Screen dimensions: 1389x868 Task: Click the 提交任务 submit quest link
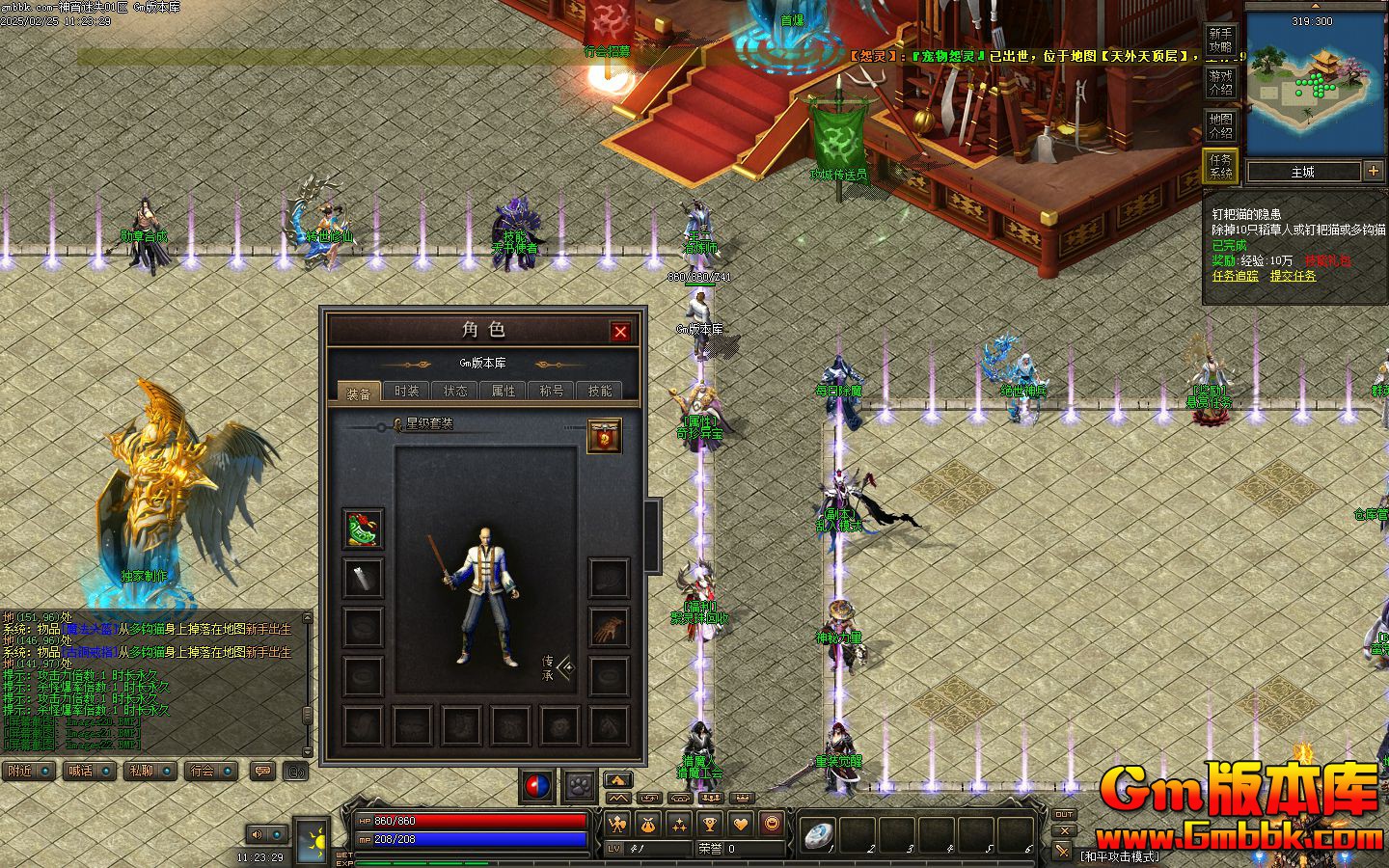[1293, 276]
